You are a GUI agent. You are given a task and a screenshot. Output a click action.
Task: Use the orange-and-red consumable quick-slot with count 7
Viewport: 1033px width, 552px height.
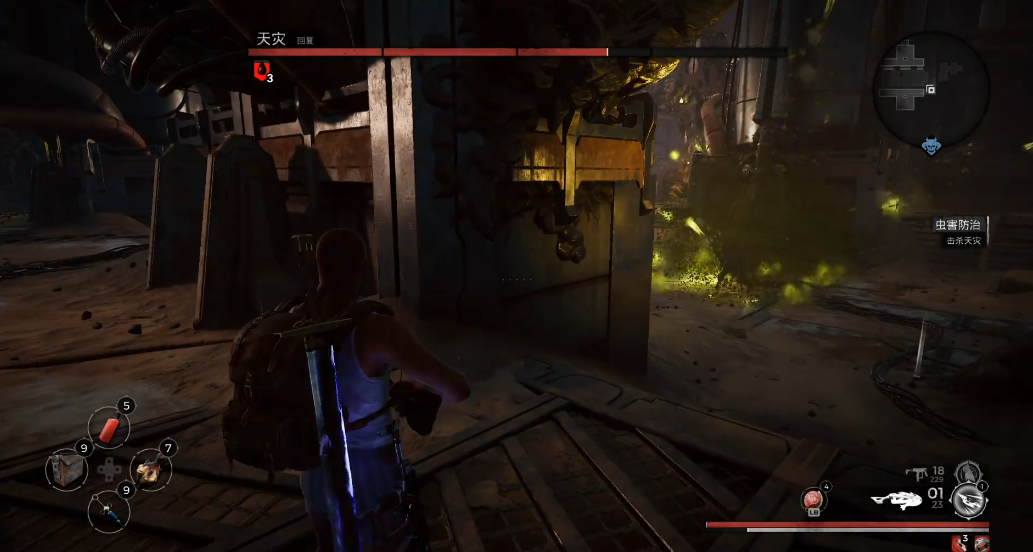(x=150, y=468)
